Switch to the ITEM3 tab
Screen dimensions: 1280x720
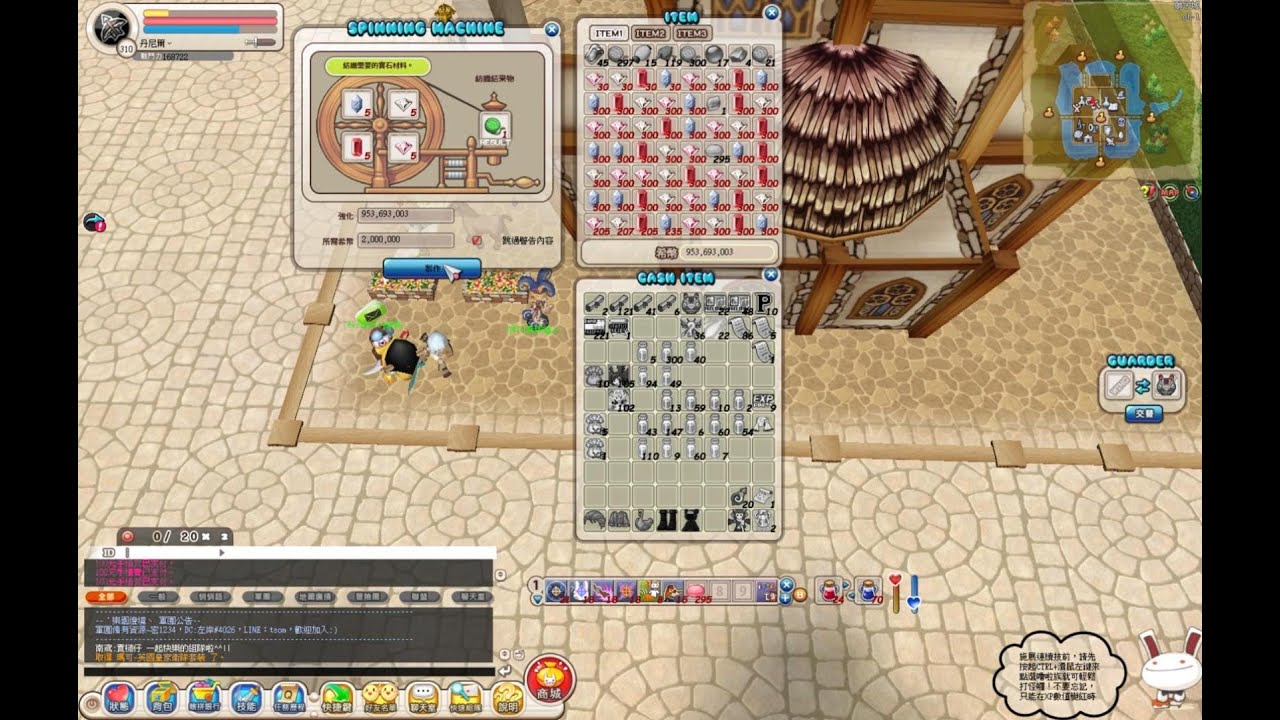click(690, 33)
